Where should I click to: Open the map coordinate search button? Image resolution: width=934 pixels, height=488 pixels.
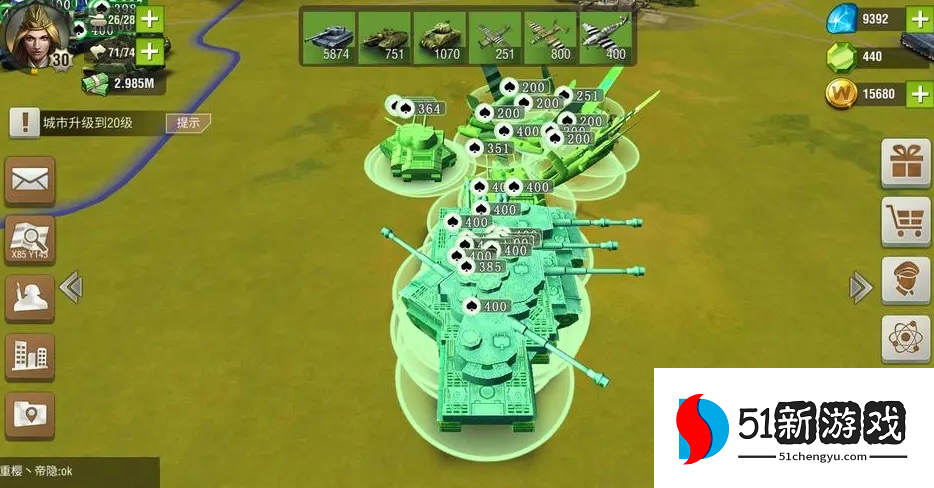pyautogui.click(x=30, y=240)
